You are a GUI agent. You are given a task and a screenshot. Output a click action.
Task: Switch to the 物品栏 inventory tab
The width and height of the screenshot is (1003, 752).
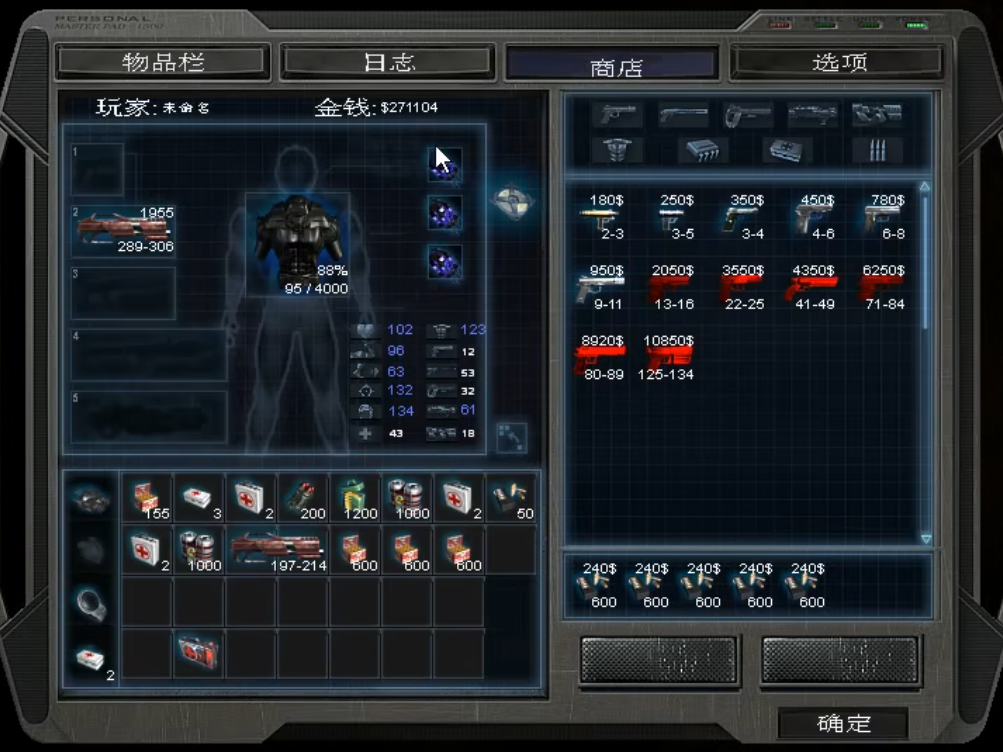click(x=163, y=62)
